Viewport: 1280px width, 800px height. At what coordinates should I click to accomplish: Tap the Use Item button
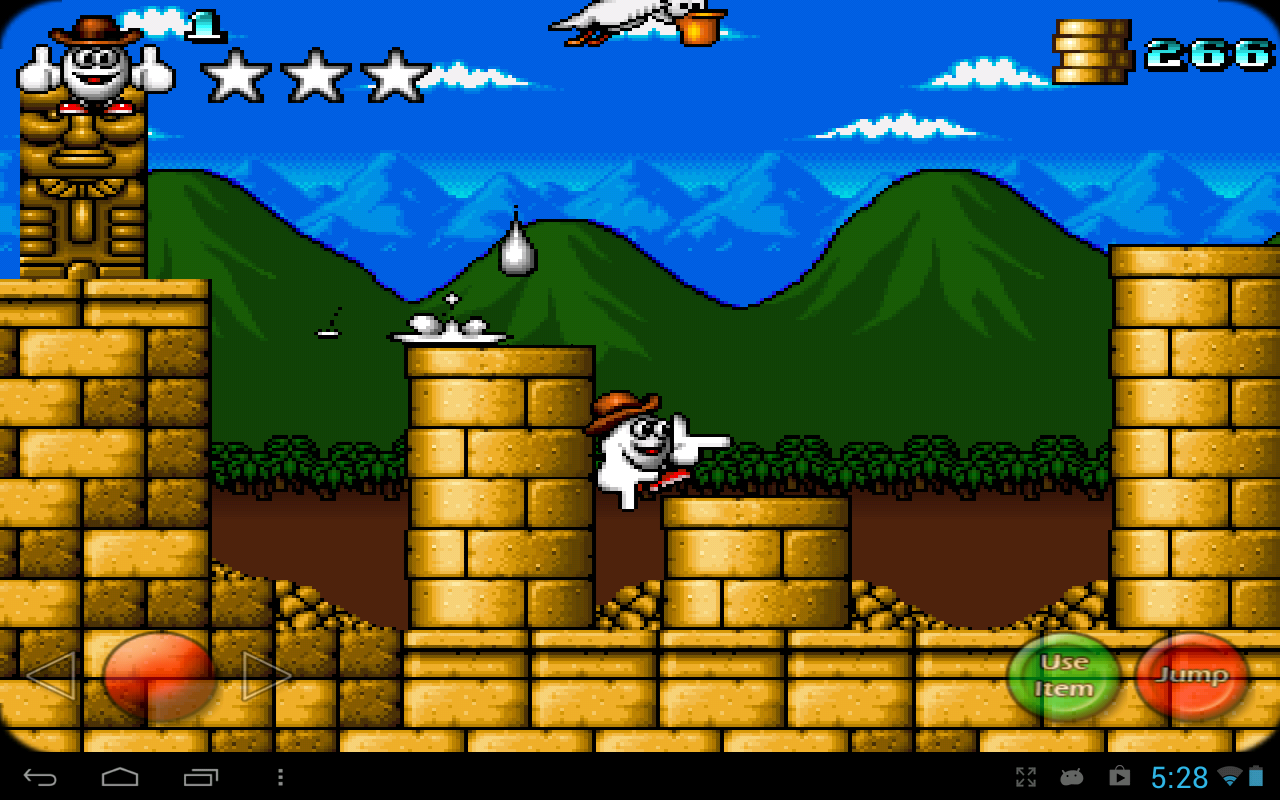[x=1066, y=676]
